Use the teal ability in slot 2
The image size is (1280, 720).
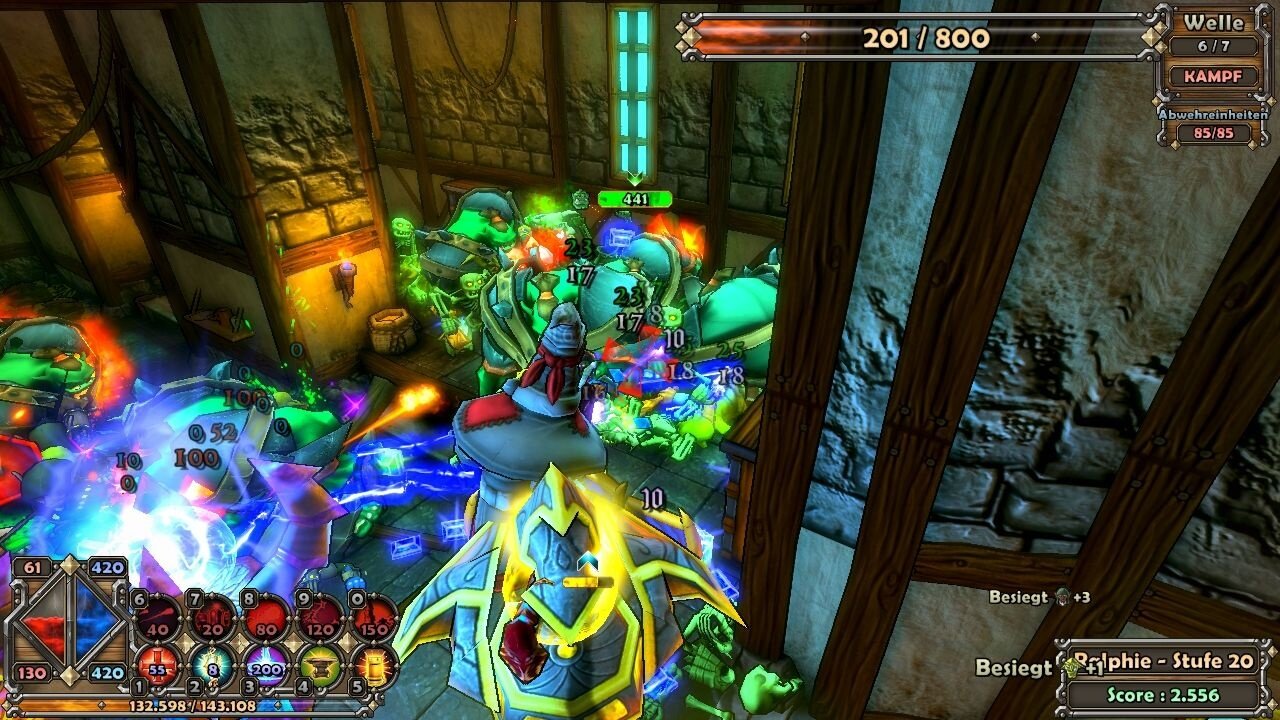coord(212,664)
